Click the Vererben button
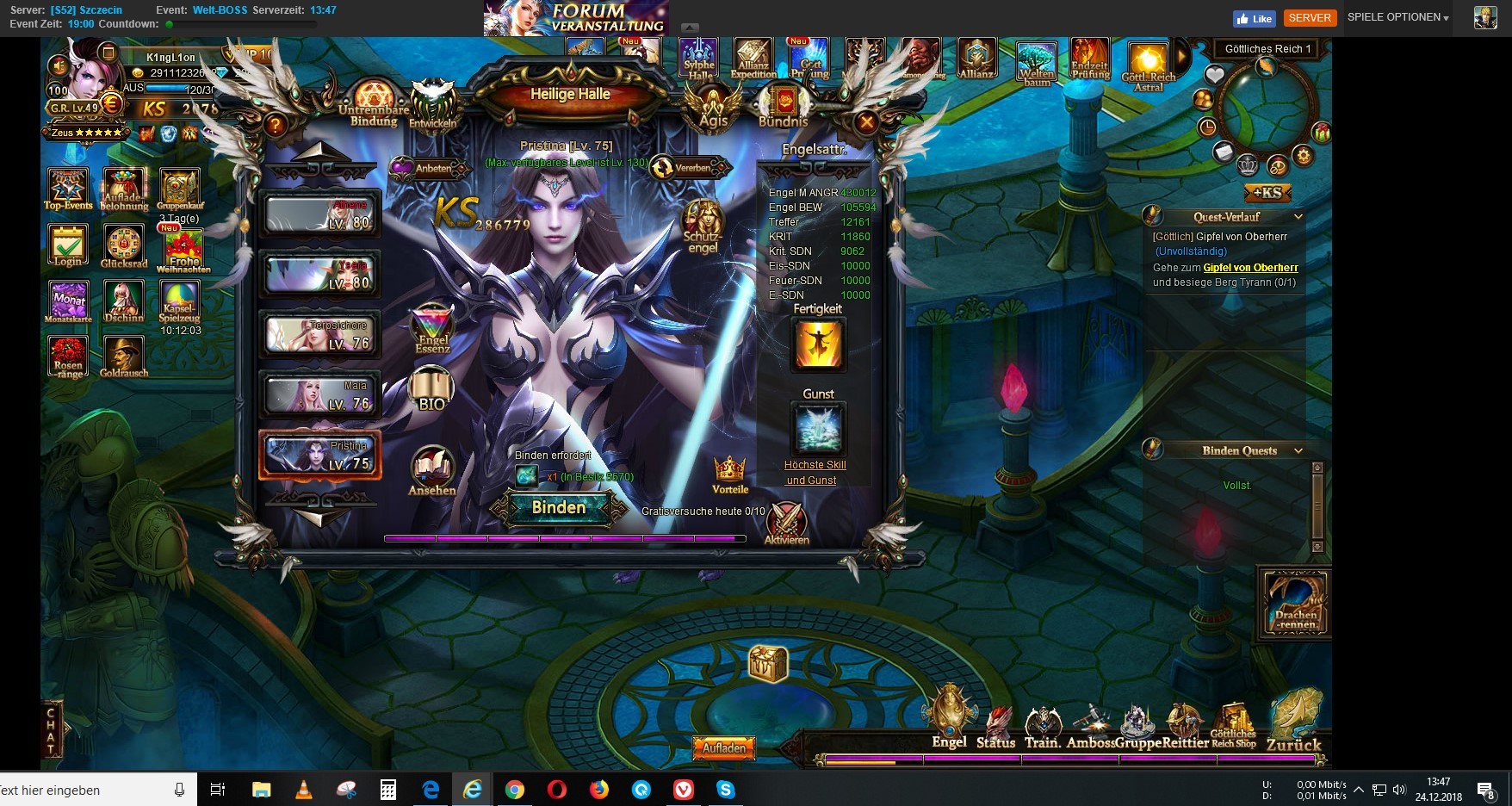This screenshot has height=806, width=1512. pos(688,168)
